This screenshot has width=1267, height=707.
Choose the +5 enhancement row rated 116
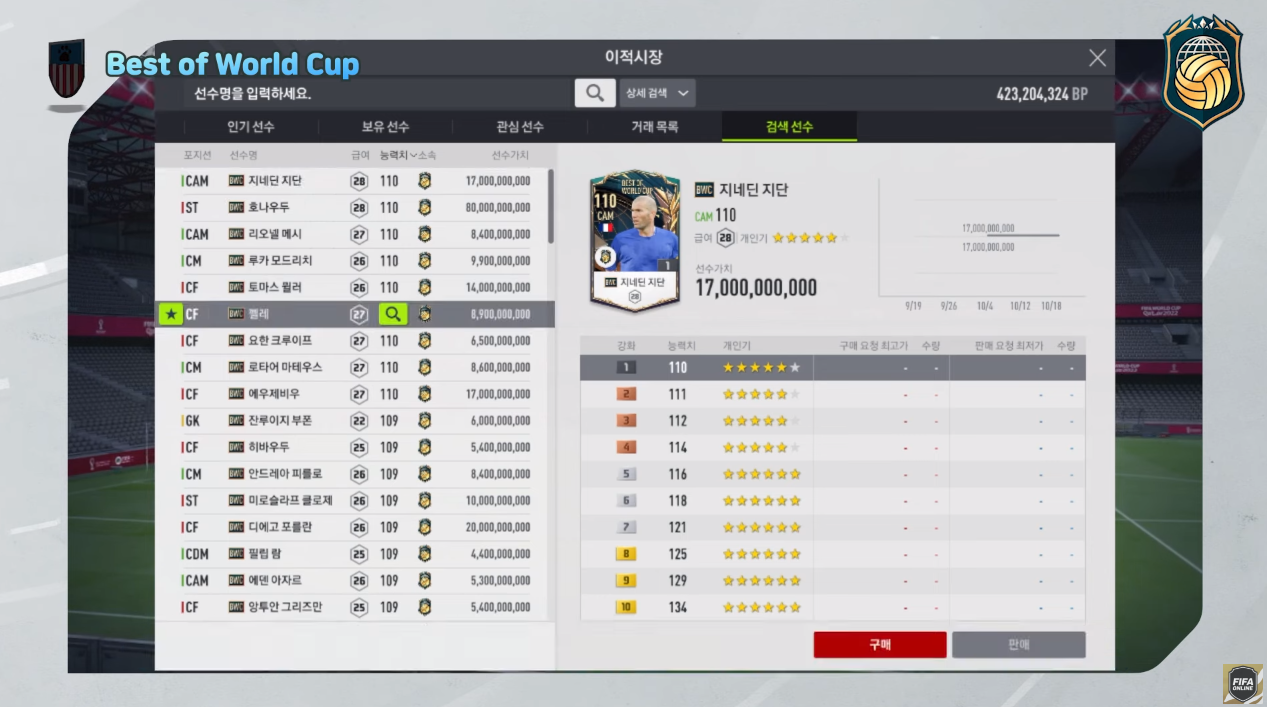[832, 474]
